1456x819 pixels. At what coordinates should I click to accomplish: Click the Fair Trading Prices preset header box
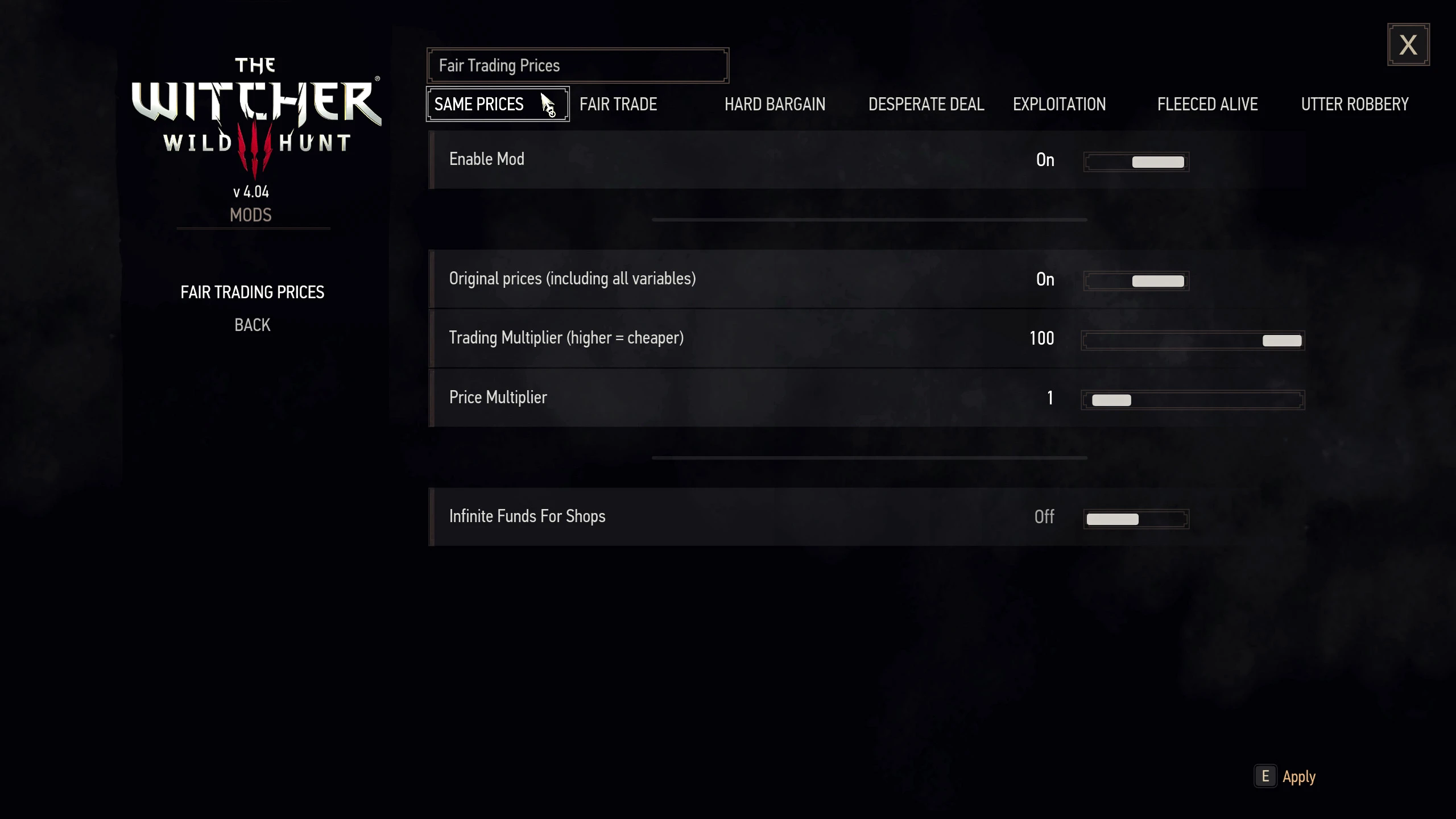point(577,66)
